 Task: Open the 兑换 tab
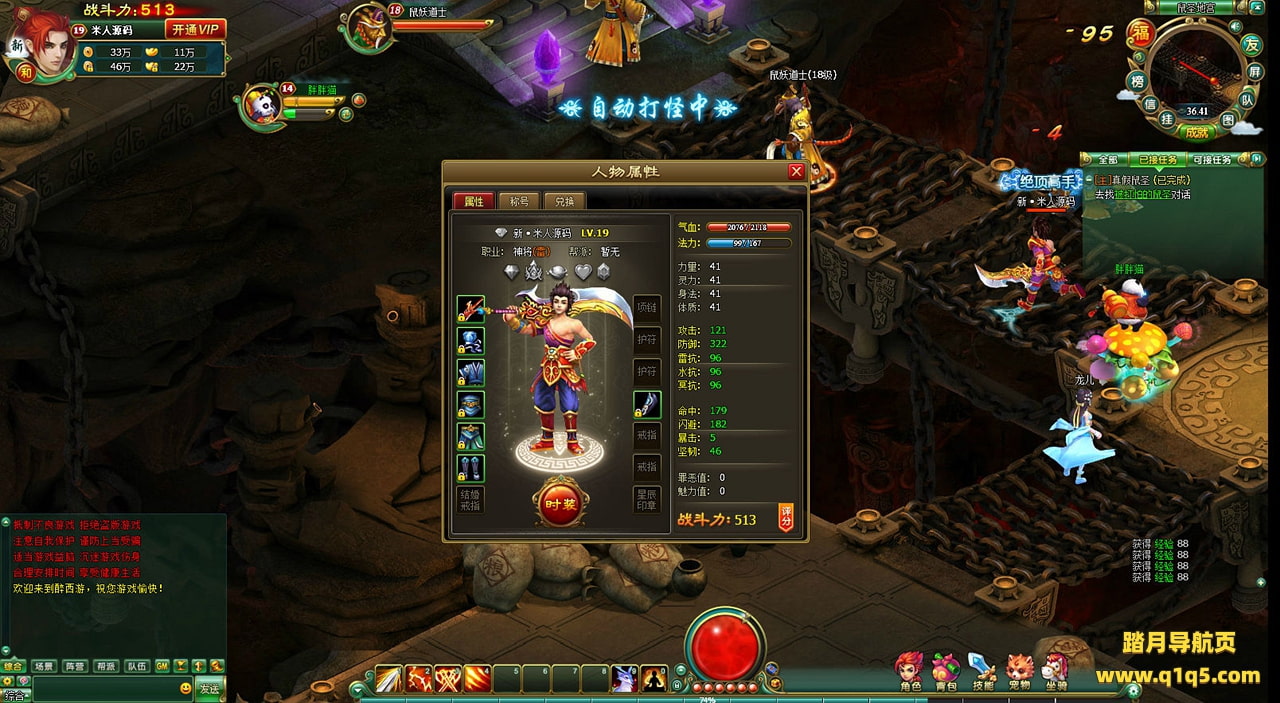564,201
